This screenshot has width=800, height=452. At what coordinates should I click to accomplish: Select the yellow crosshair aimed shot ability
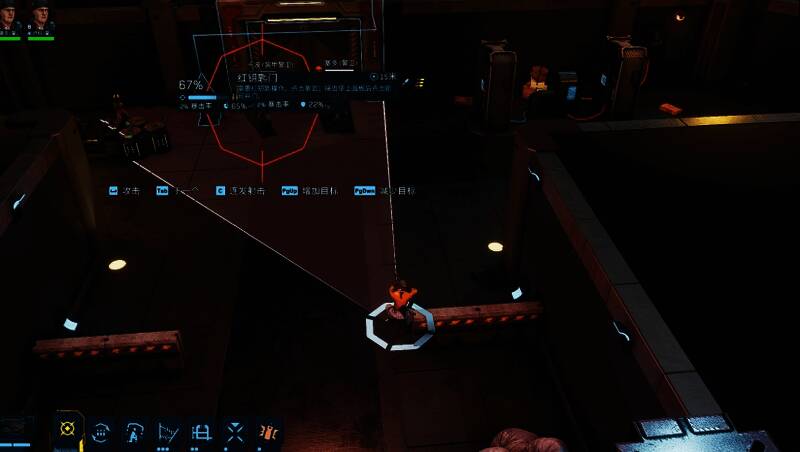tap(68, 430)
